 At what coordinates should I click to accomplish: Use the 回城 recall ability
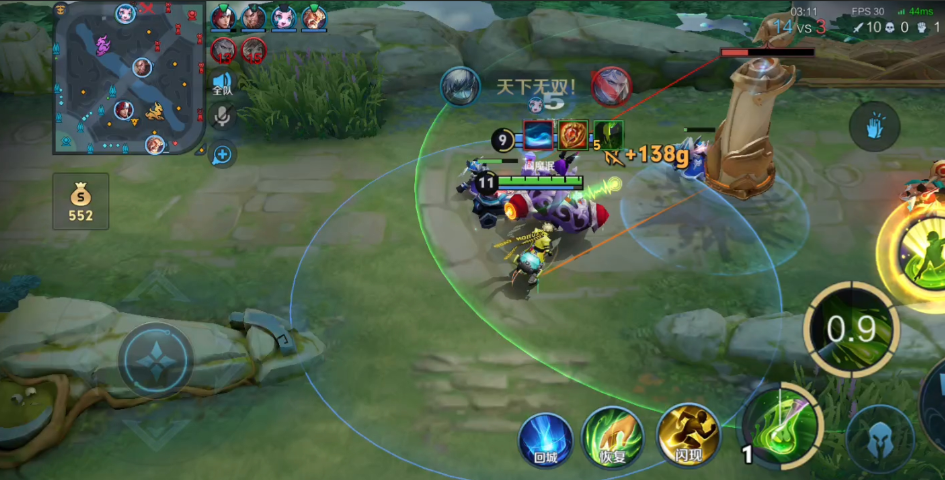pyautogui.click(x=545, y=438)
